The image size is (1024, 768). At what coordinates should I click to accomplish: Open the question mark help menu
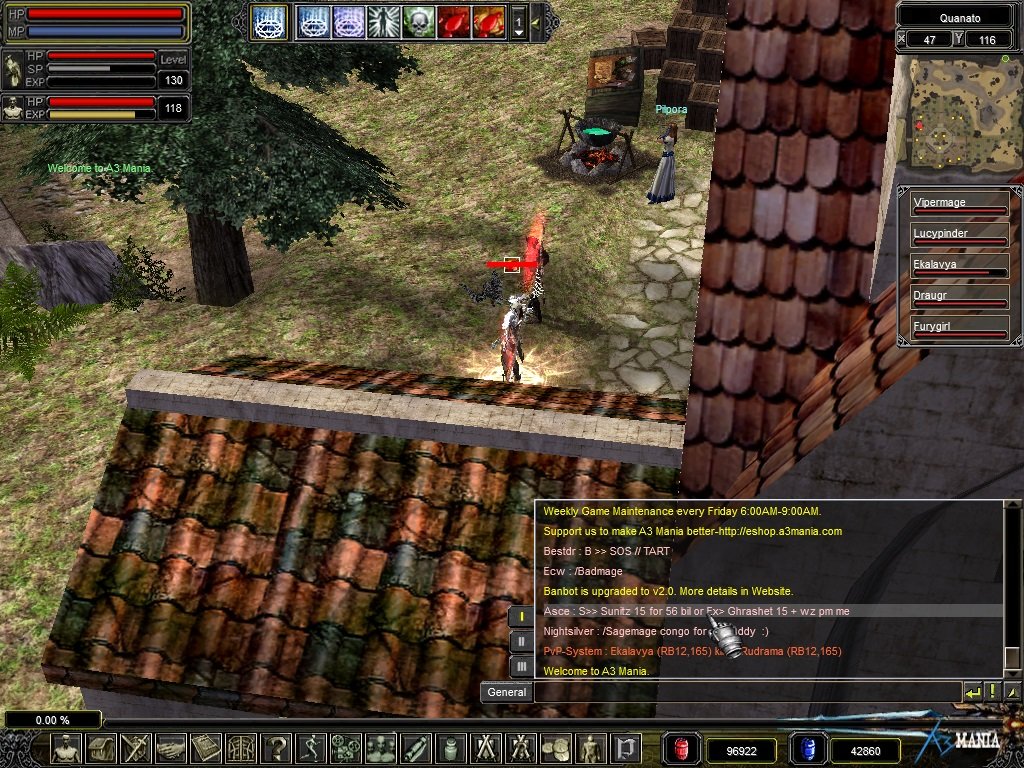276,748
